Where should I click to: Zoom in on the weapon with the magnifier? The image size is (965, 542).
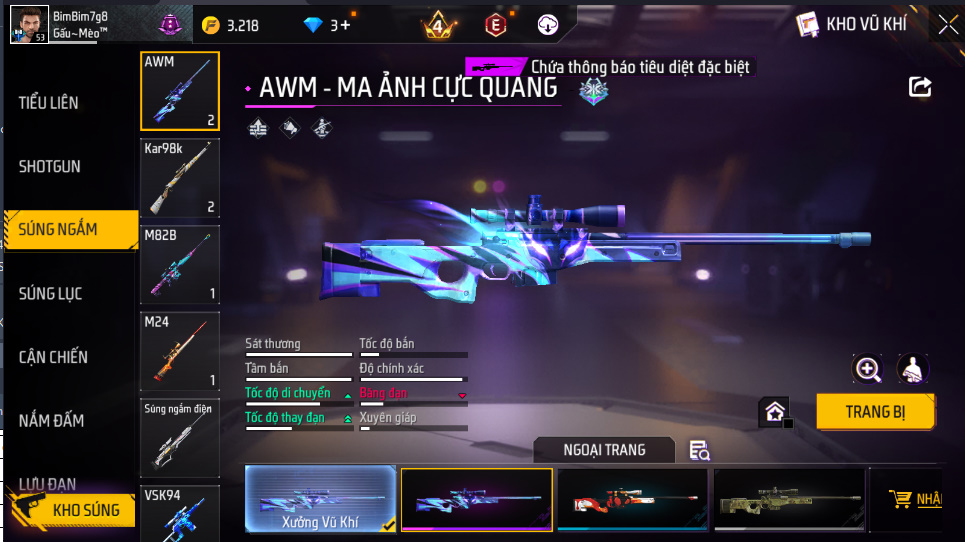click(x=867, y=369)
